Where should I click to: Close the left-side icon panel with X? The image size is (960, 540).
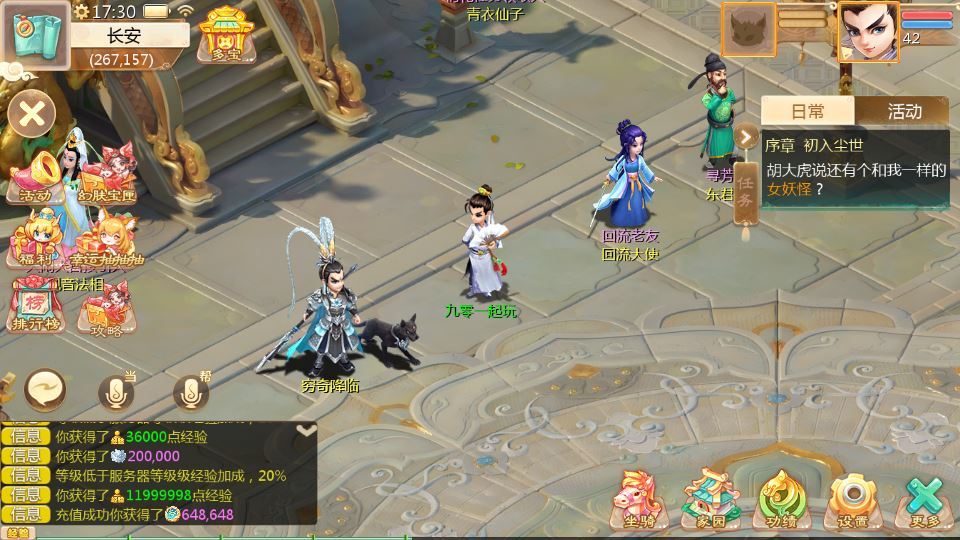click(x=32, y=114)
